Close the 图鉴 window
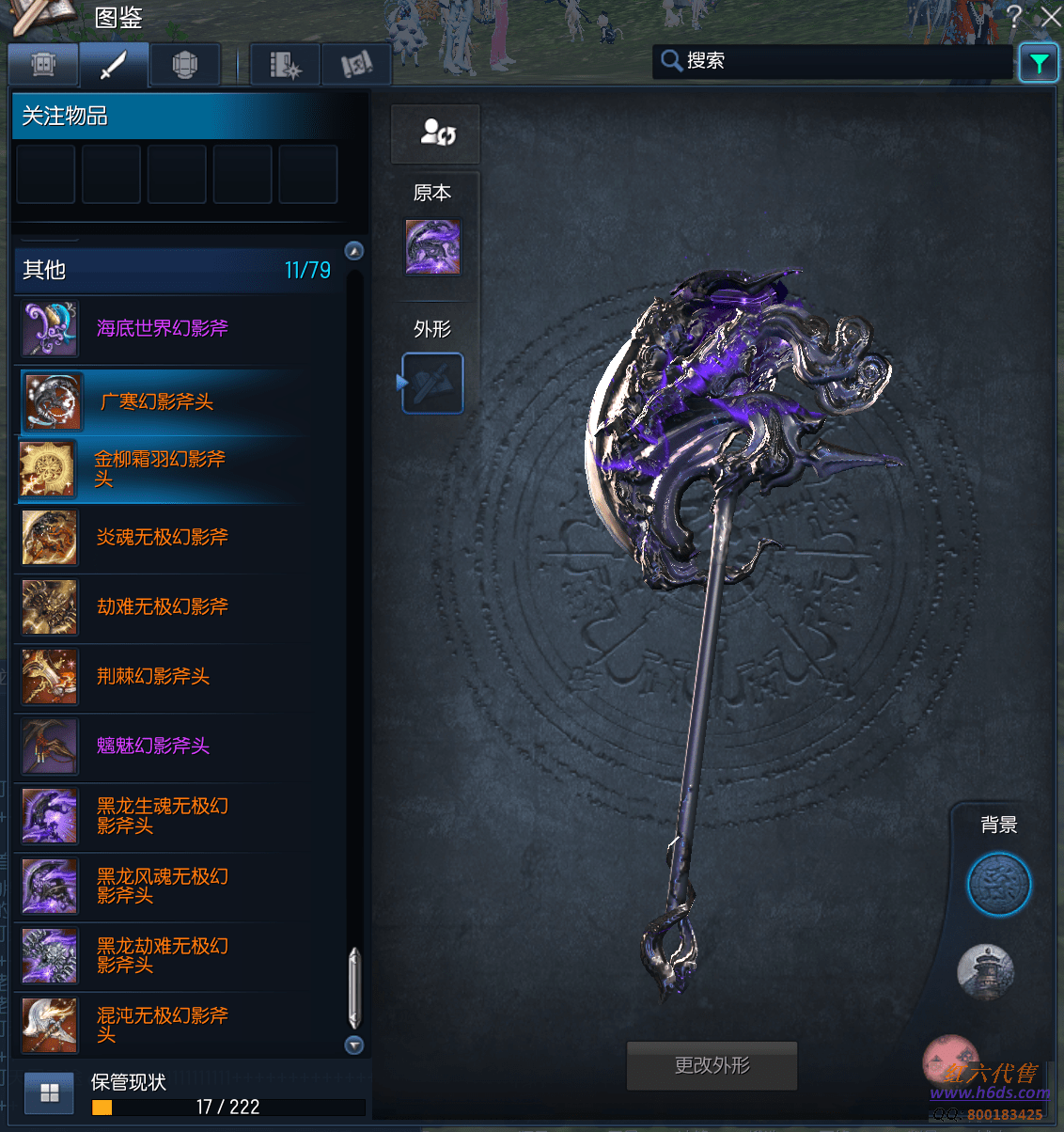Image resolution: width=1064 pixels, height=1132 pixels. (1051, 17)
